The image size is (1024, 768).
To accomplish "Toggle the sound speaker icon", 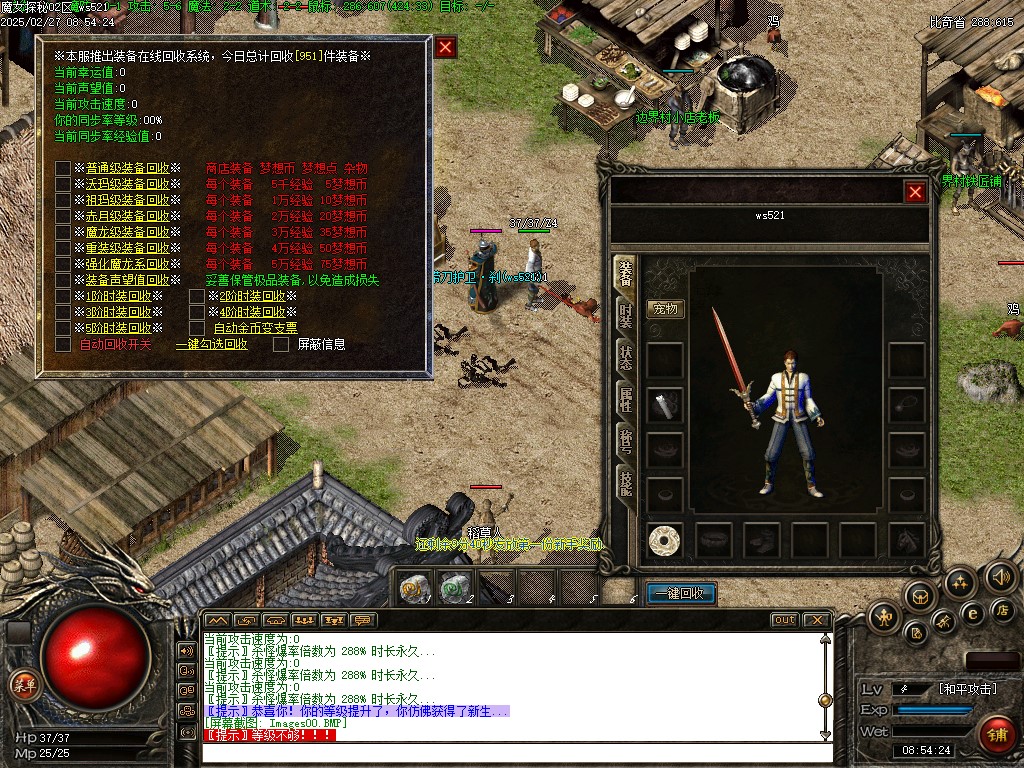I will click(1000, 576).
